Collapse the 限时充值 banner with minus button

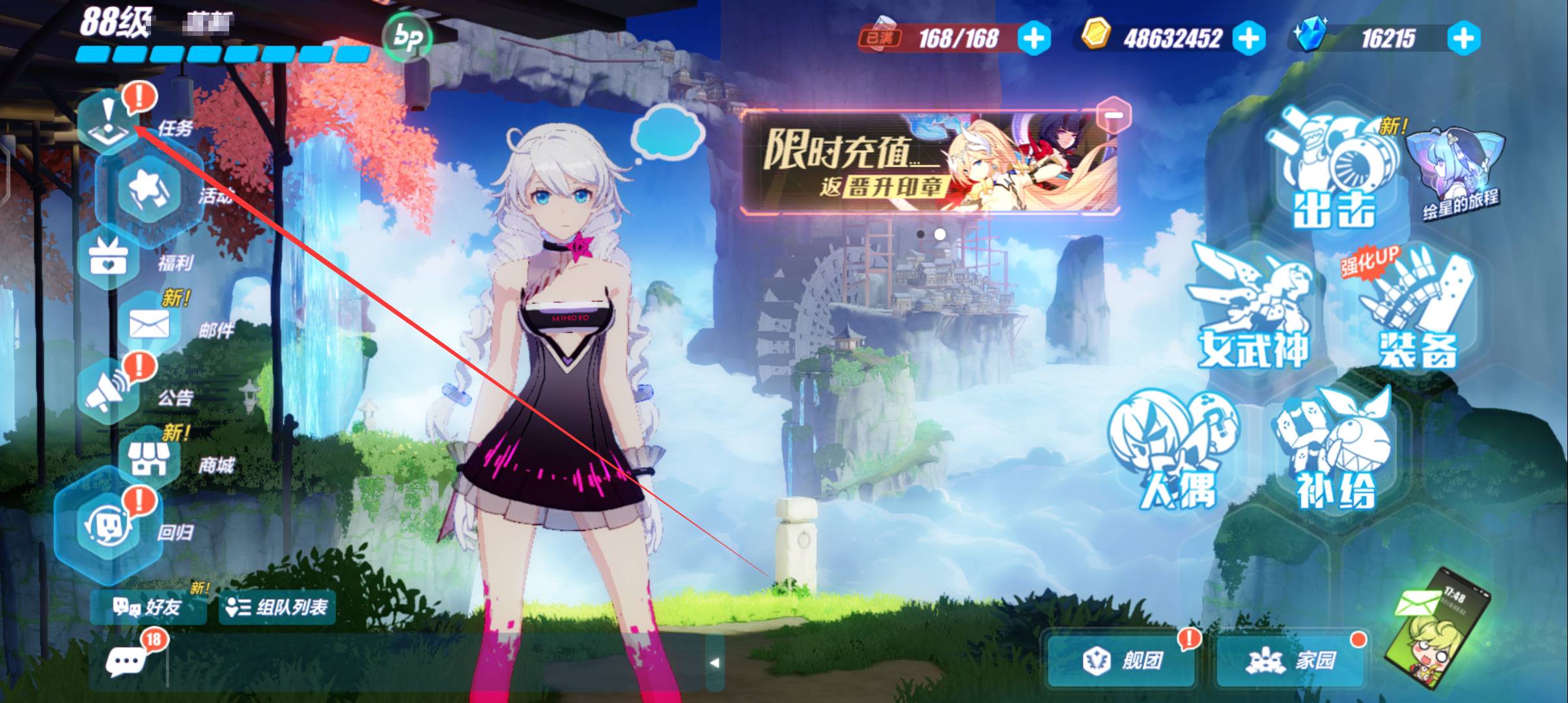point(1113,115)
